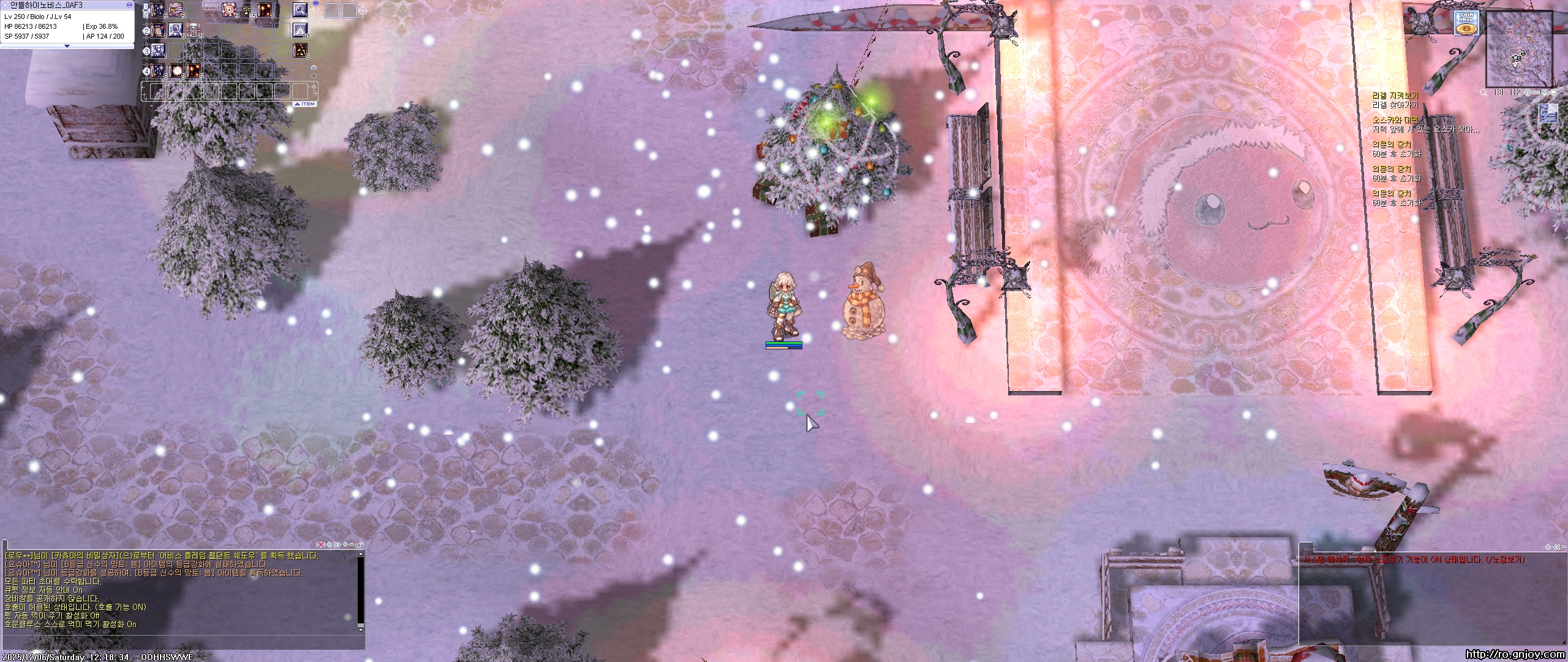Screen dimensions: 1568x662
Task: Use the scroll and quill skill icon
Action: (x=158, y=29)
